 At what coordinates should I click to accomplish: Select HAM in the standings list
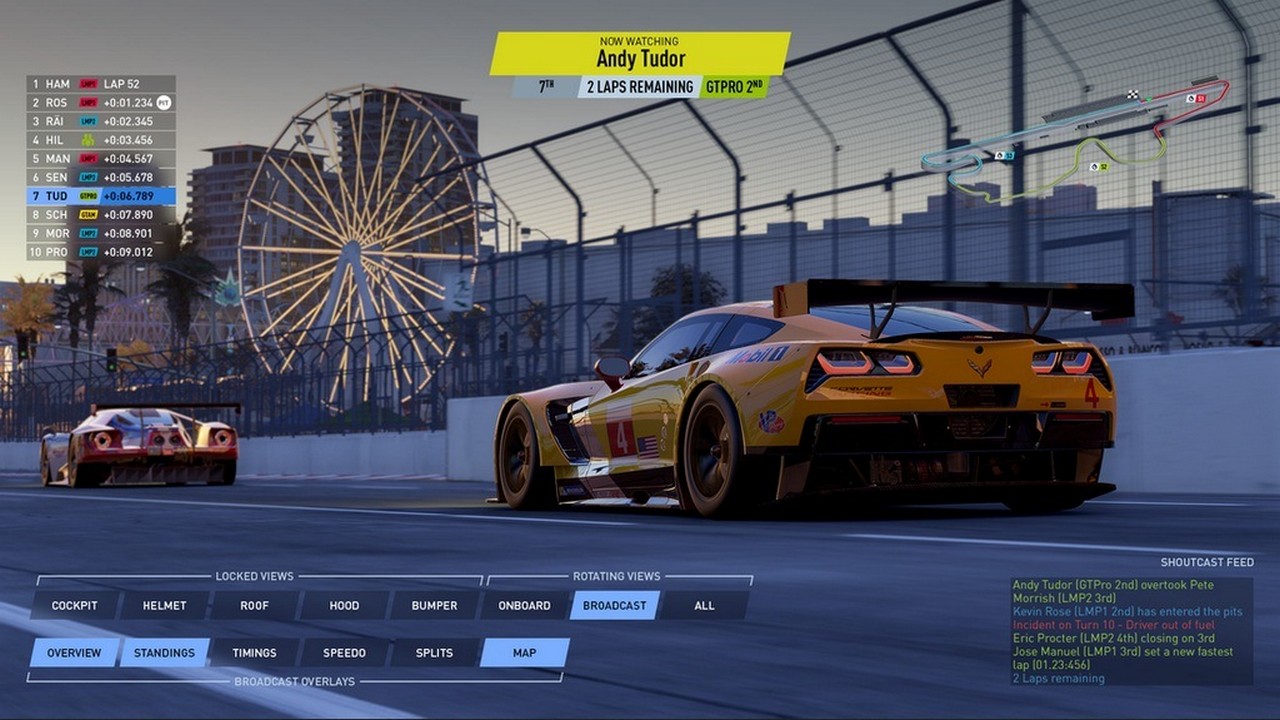[101, 84]
